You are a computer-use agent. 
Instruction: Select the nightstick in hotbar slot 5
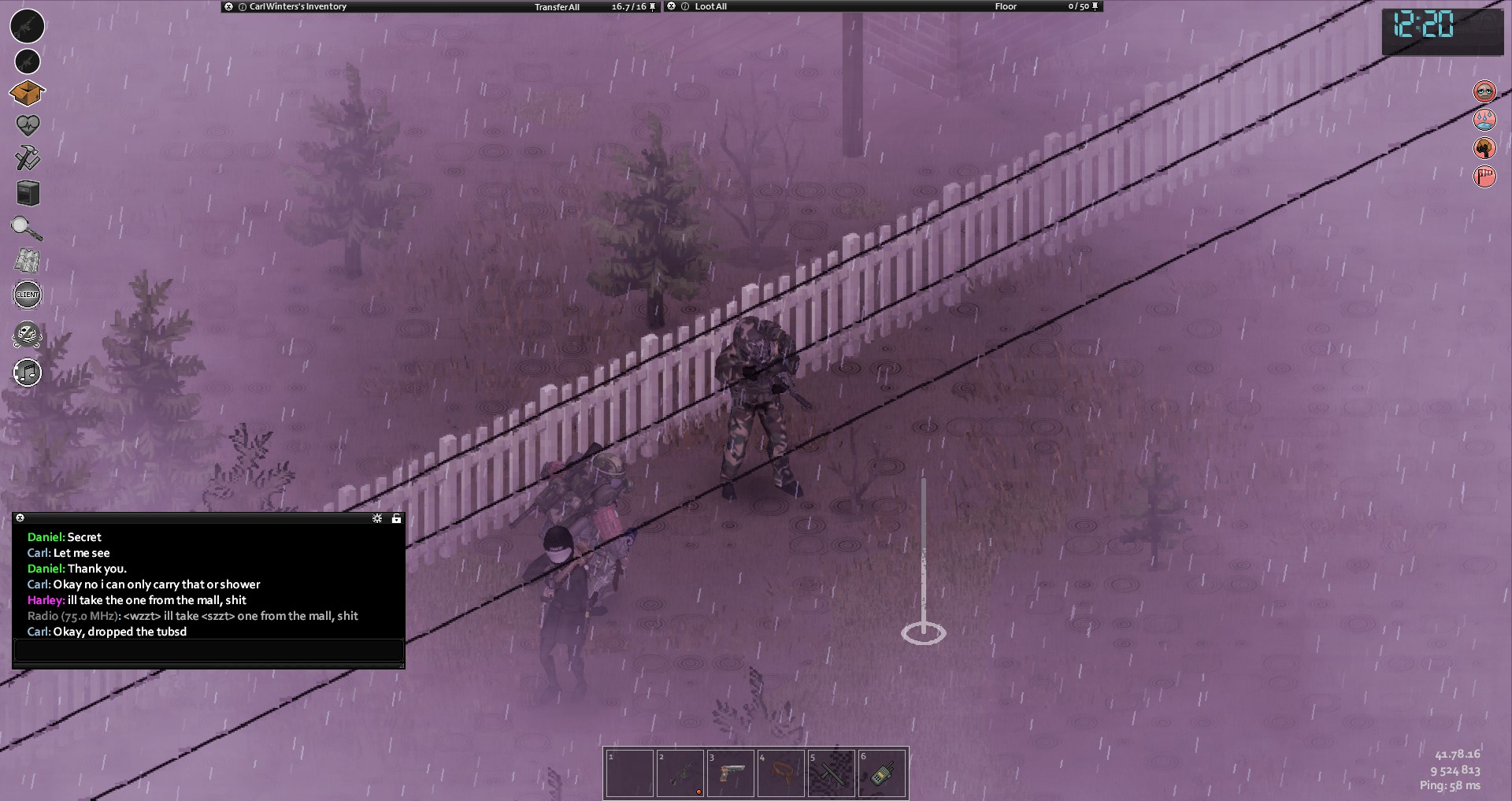click(832, 773)
